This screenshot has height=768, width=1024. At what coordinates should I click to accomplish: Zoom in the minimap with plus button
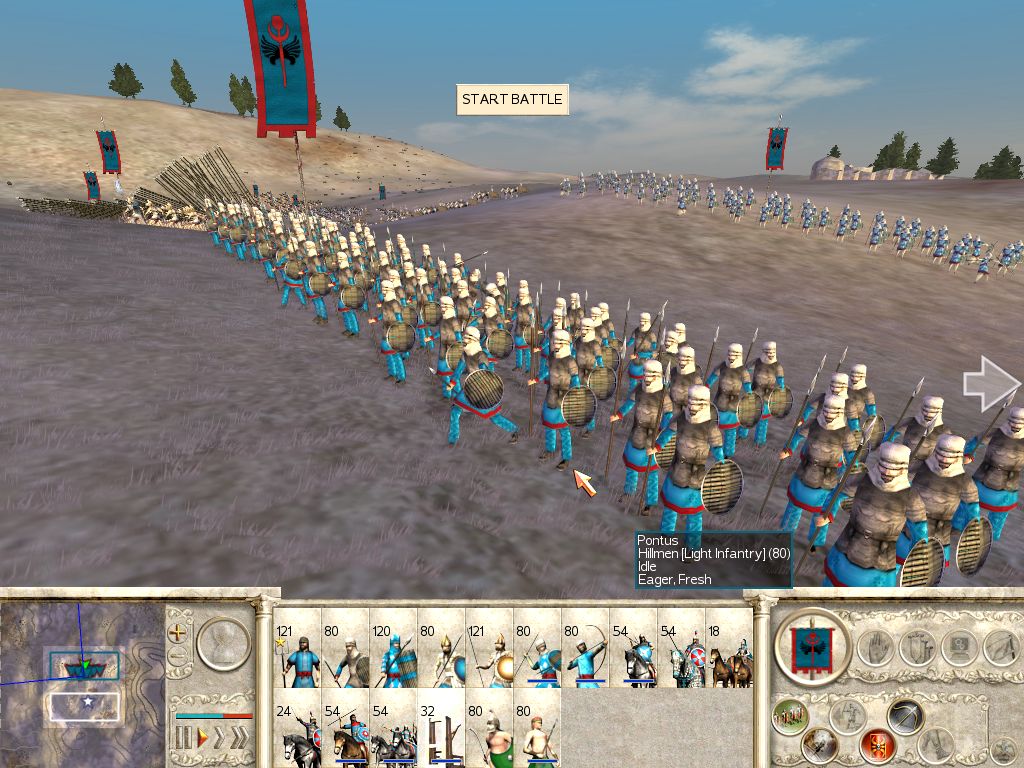(x=178, y=633)
